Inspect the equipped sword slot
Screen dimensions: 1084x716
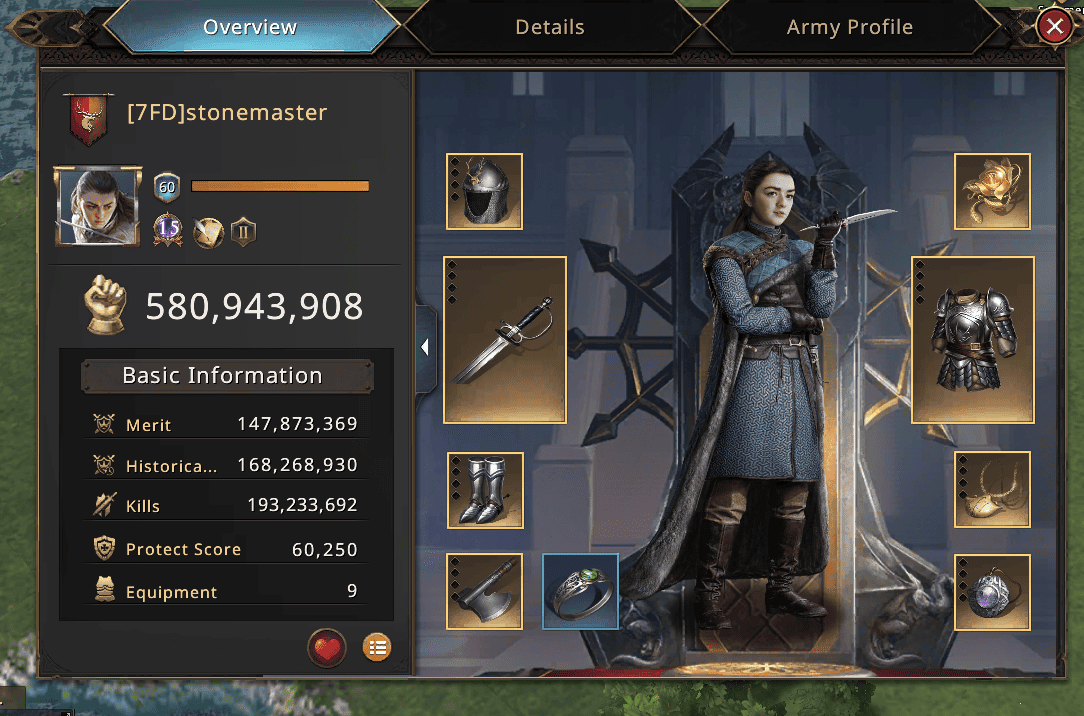coord(505,340)
